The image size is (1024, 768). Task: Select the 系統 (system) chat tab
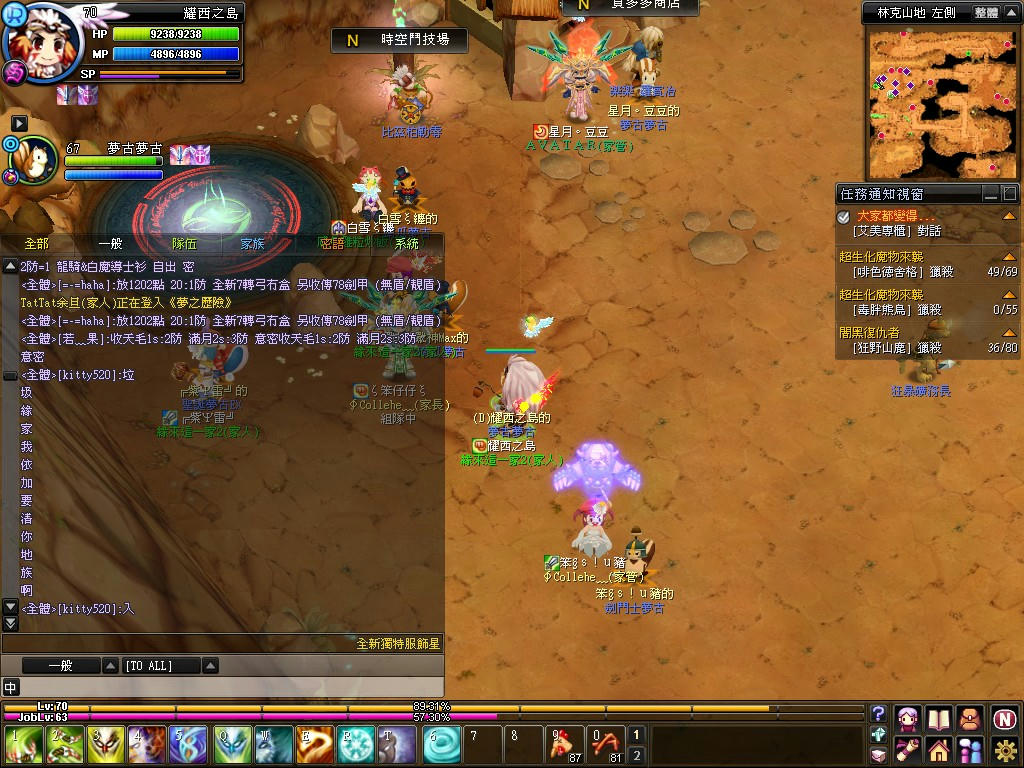click(x=406, y=243)
